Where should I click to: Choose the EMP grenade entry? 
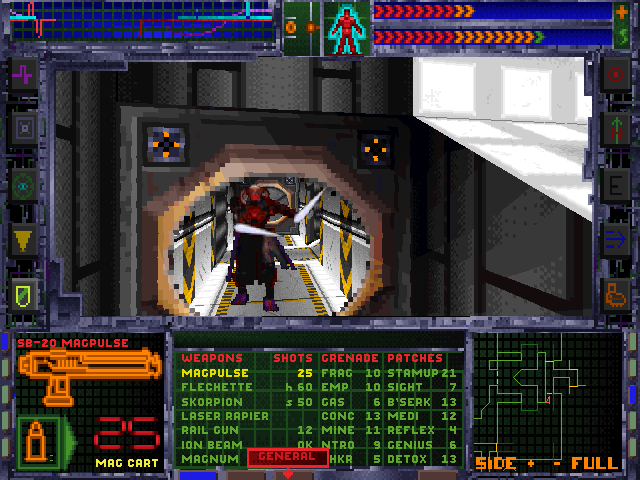coord(334,387)
